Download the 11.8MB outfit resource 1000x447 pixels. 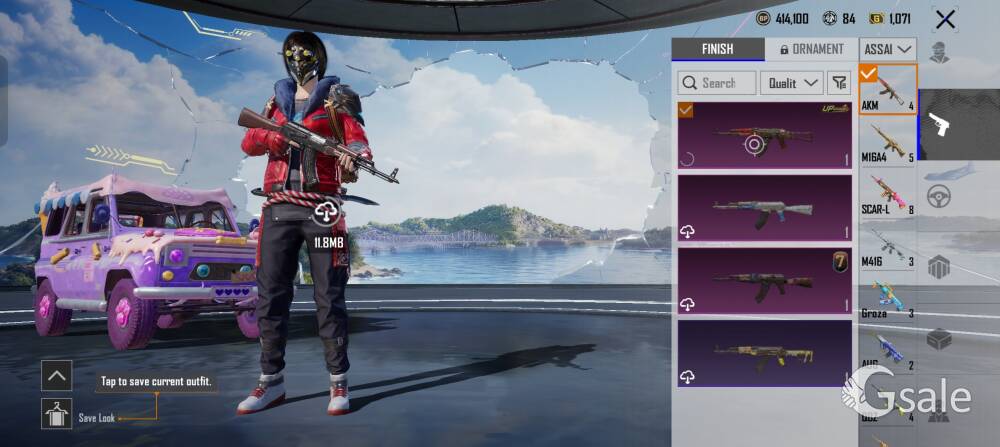coord(327,212)
